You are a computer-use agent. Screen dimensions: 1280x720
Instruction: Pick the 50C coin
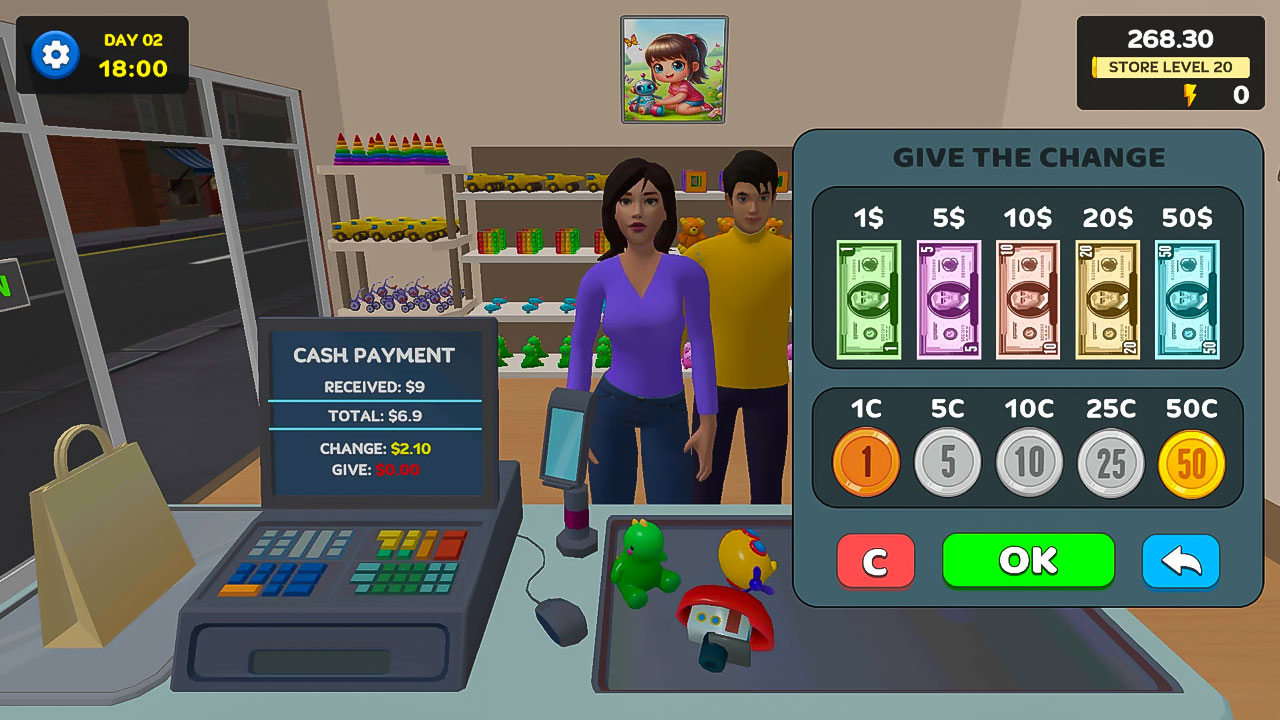click(1191, 462)
